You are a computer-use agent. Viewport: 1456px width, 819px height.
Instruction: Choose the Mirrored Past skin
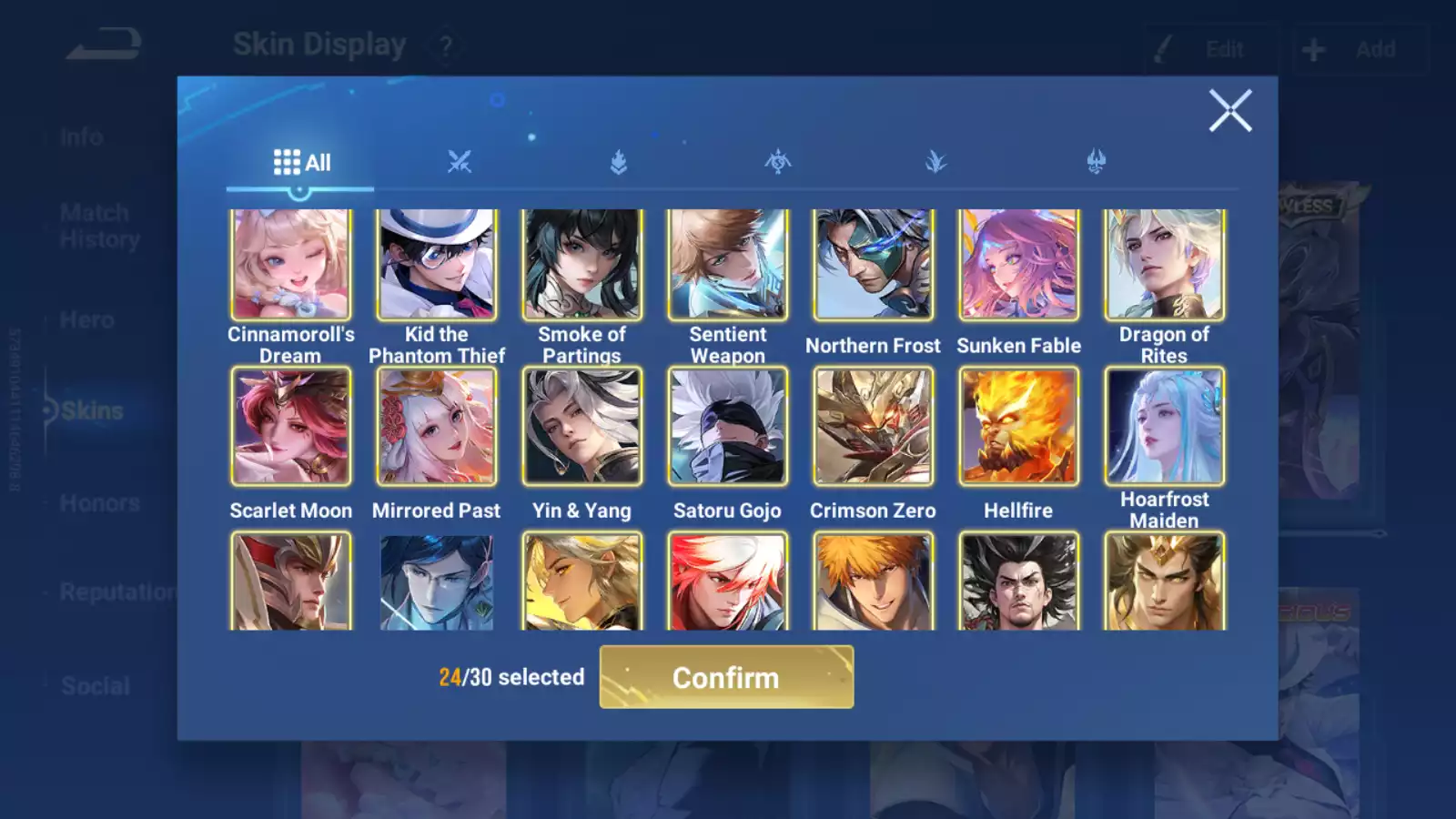(x=437, y=426)
